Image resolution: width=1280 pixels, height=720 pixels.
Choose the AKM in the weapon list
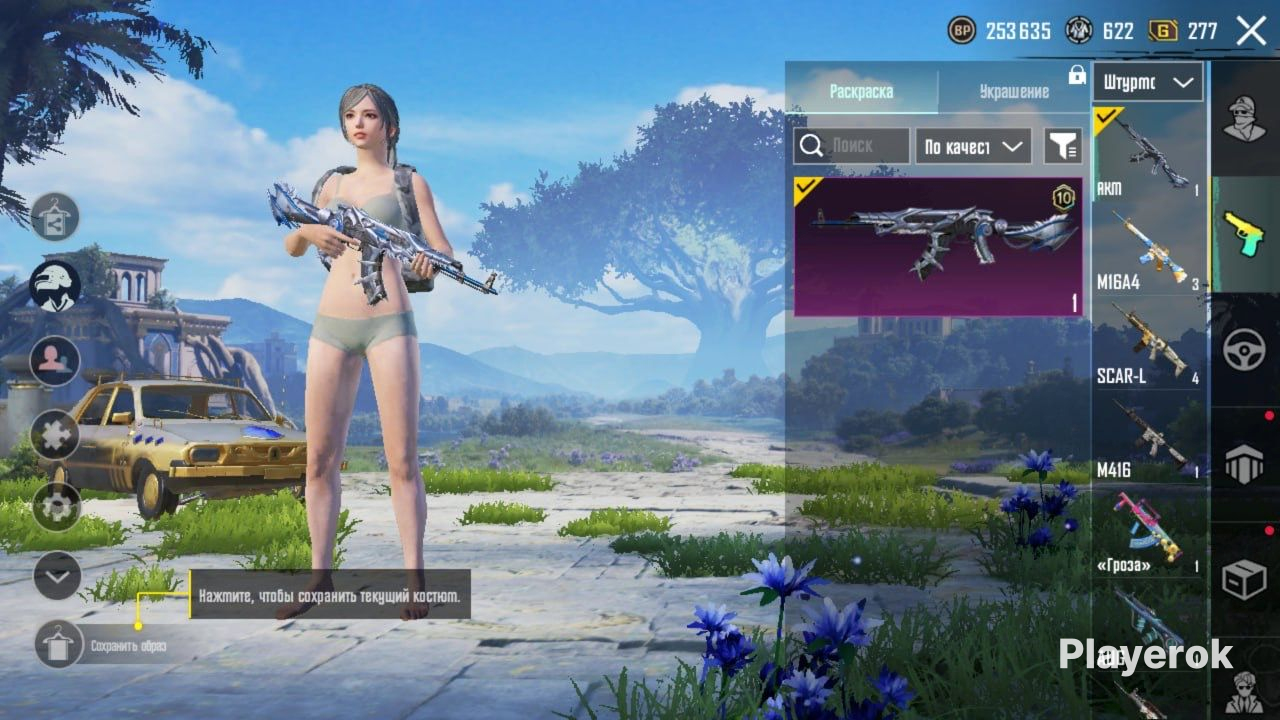[x=1148, y=153]
